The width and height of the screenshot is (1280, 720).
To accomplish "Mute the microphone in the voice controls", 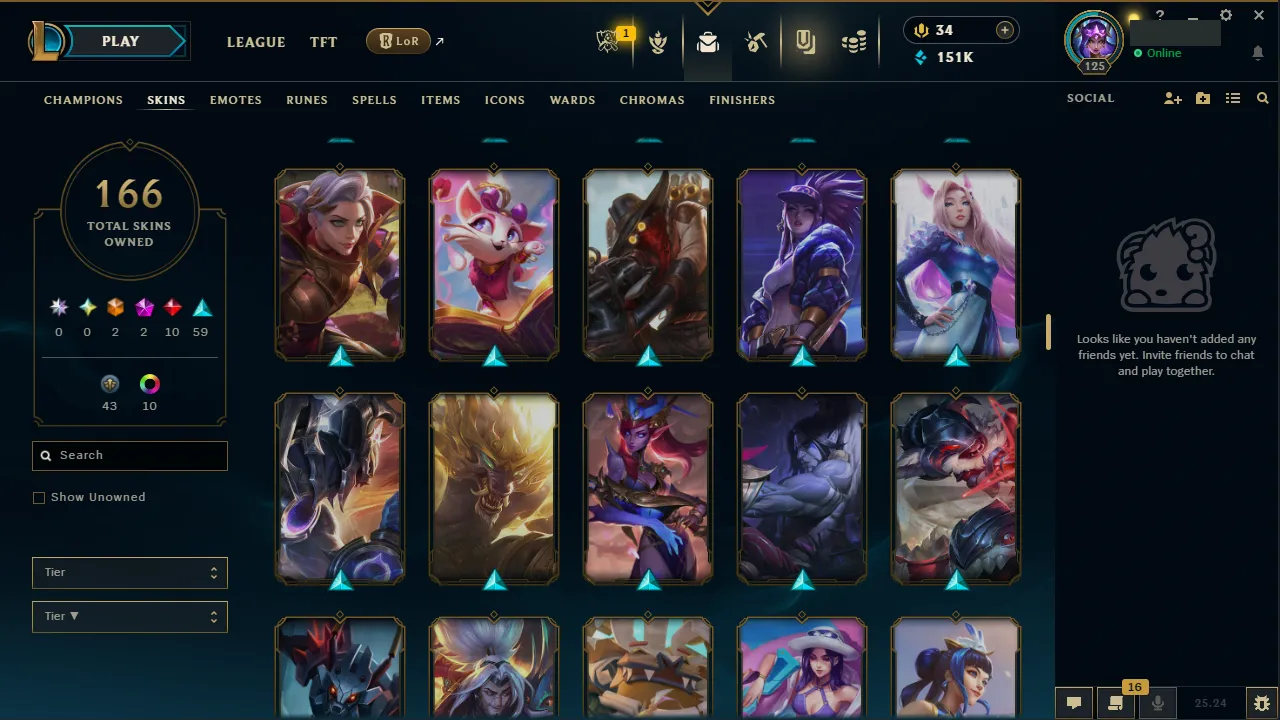I will (1157, 703).
